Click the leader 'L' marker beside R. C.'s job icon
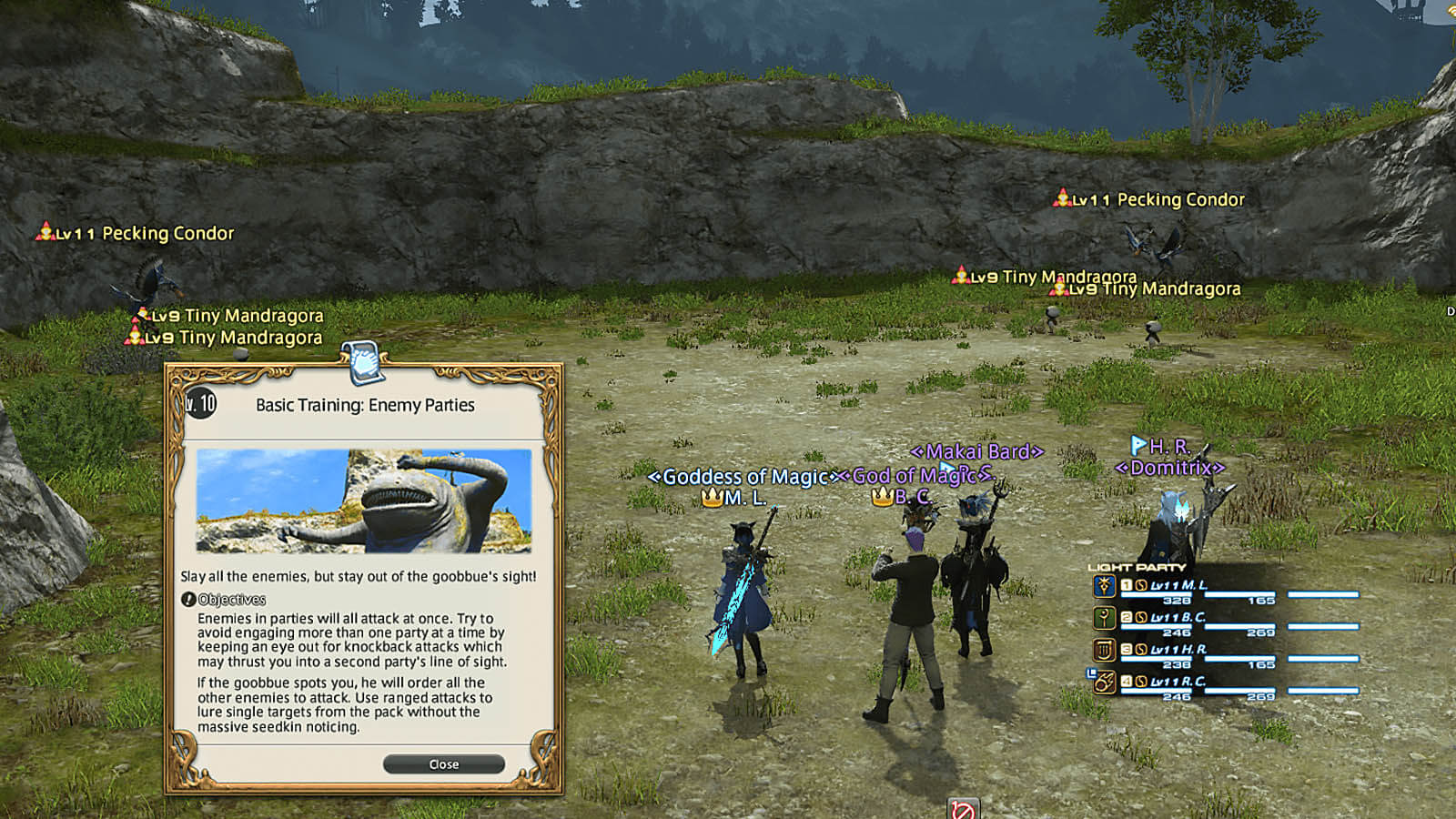 coord(1089,672)
